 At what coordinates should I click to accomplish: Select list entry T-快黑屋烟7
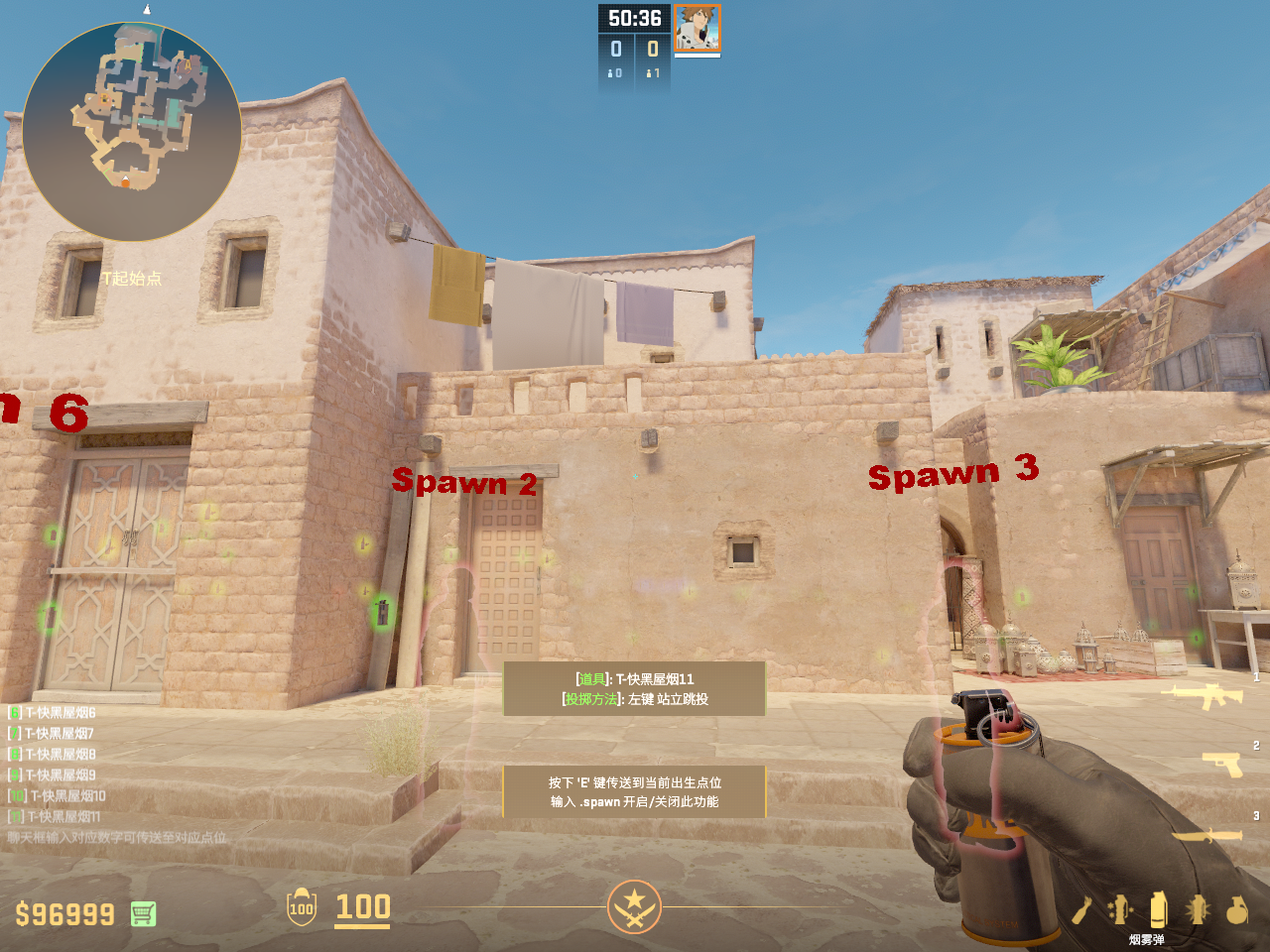pos(59,733)
